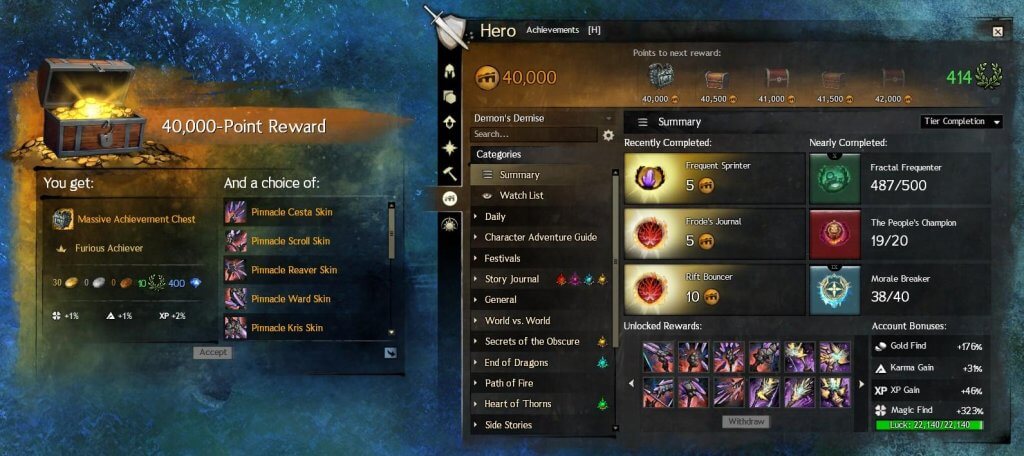The image size is (1024, 456).
Task: Open the Heart of Thorns category
Action: (x=517, y=404)
